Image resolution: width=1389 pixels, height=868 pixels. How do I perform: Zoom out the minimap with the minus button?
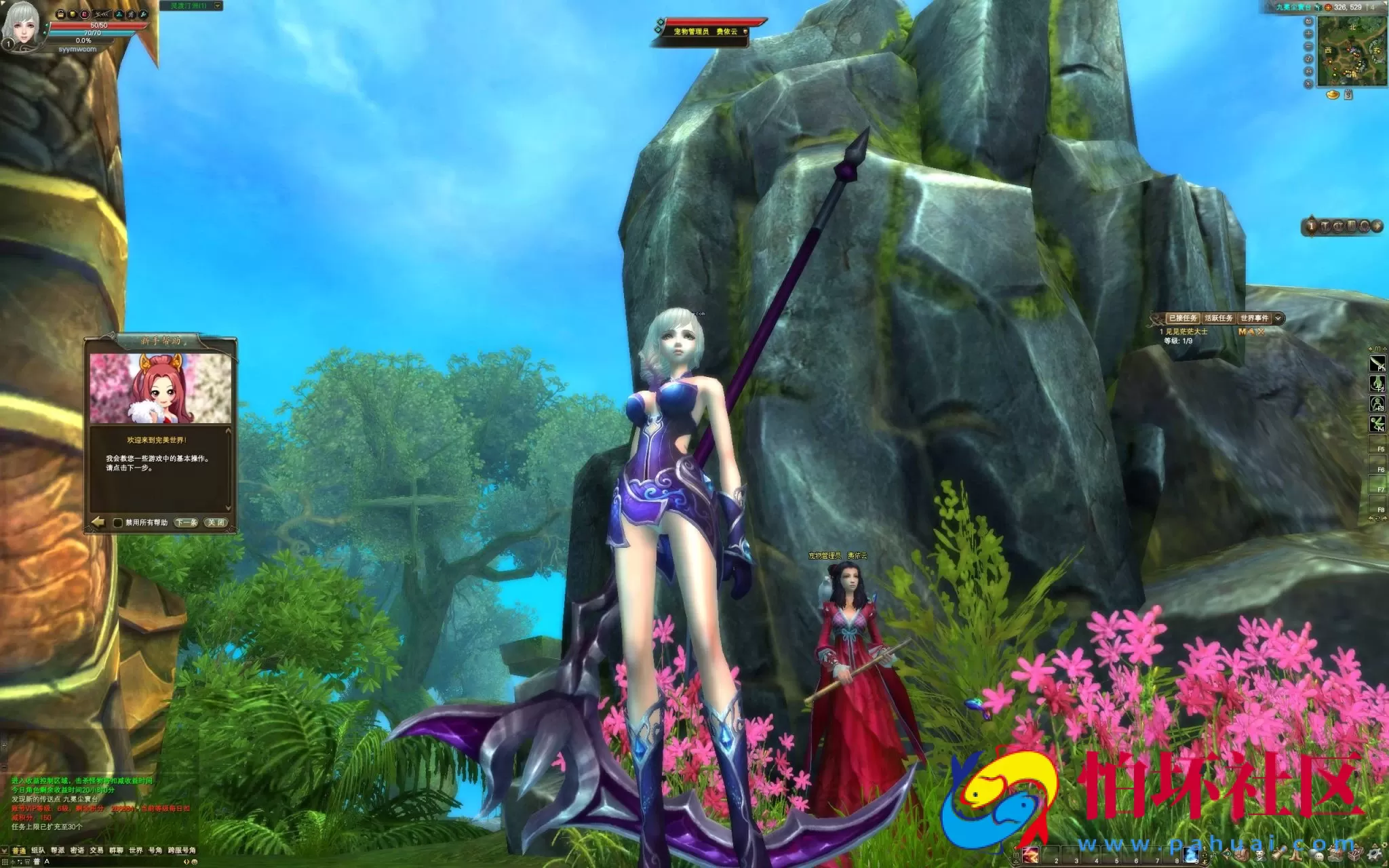1308,46
